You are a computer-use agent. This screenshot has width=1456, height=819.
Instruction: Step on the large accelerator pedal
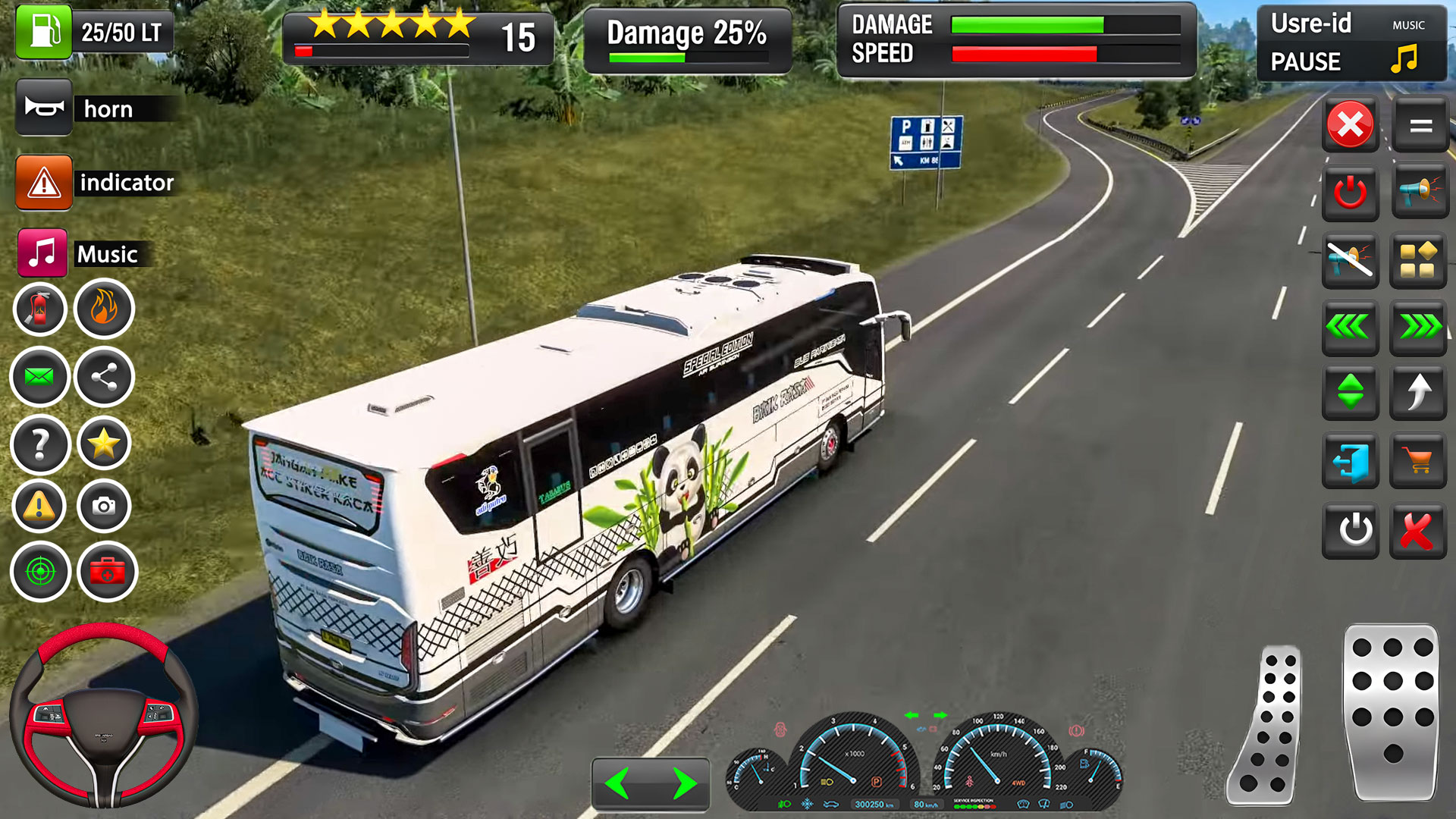1392,711
